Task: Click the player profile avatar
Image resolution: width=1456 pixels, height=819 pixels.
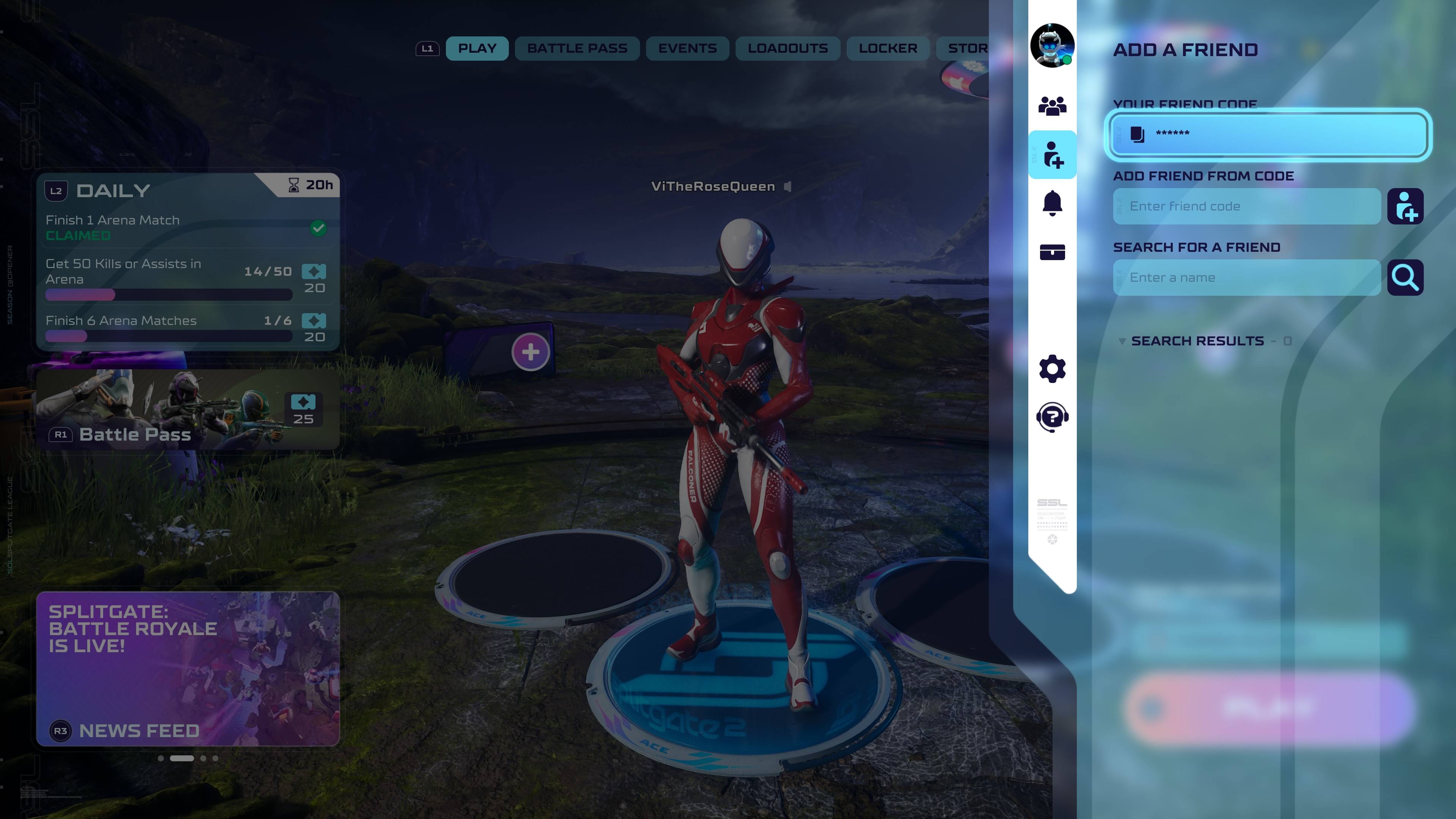Action: pyautogui.click(x=1051, y=45)
